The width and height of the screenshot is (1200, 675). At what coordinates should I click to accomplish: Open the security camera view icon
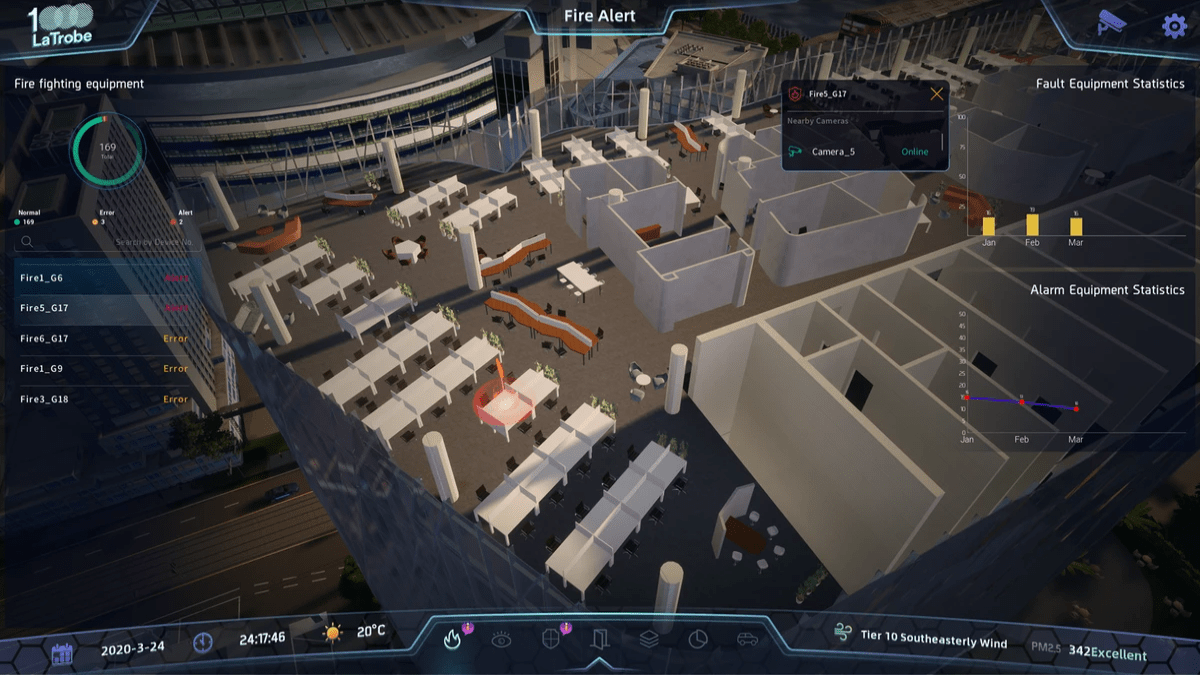click(x=1112, y=22)
